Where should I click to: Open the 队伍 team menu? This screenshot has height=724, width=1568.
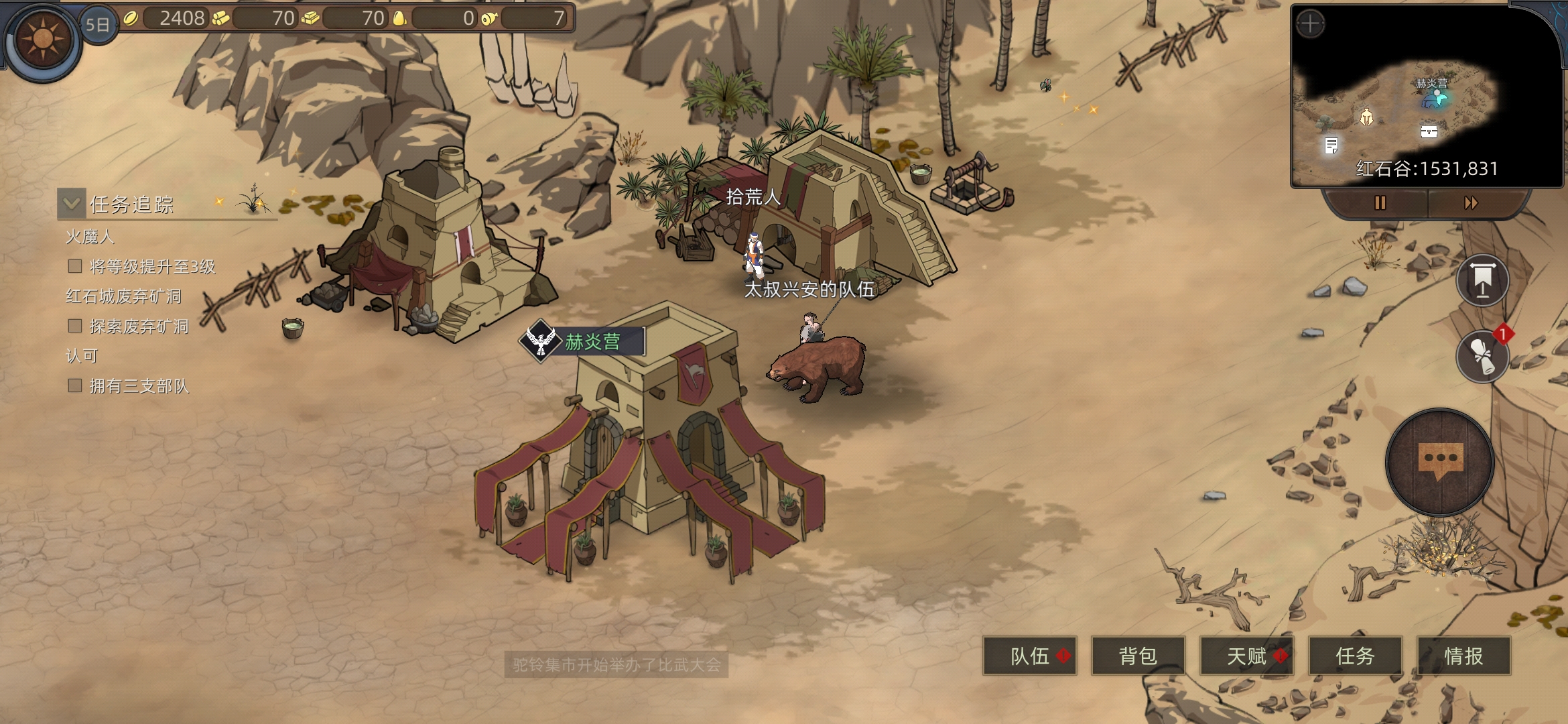coord(1030,656)
